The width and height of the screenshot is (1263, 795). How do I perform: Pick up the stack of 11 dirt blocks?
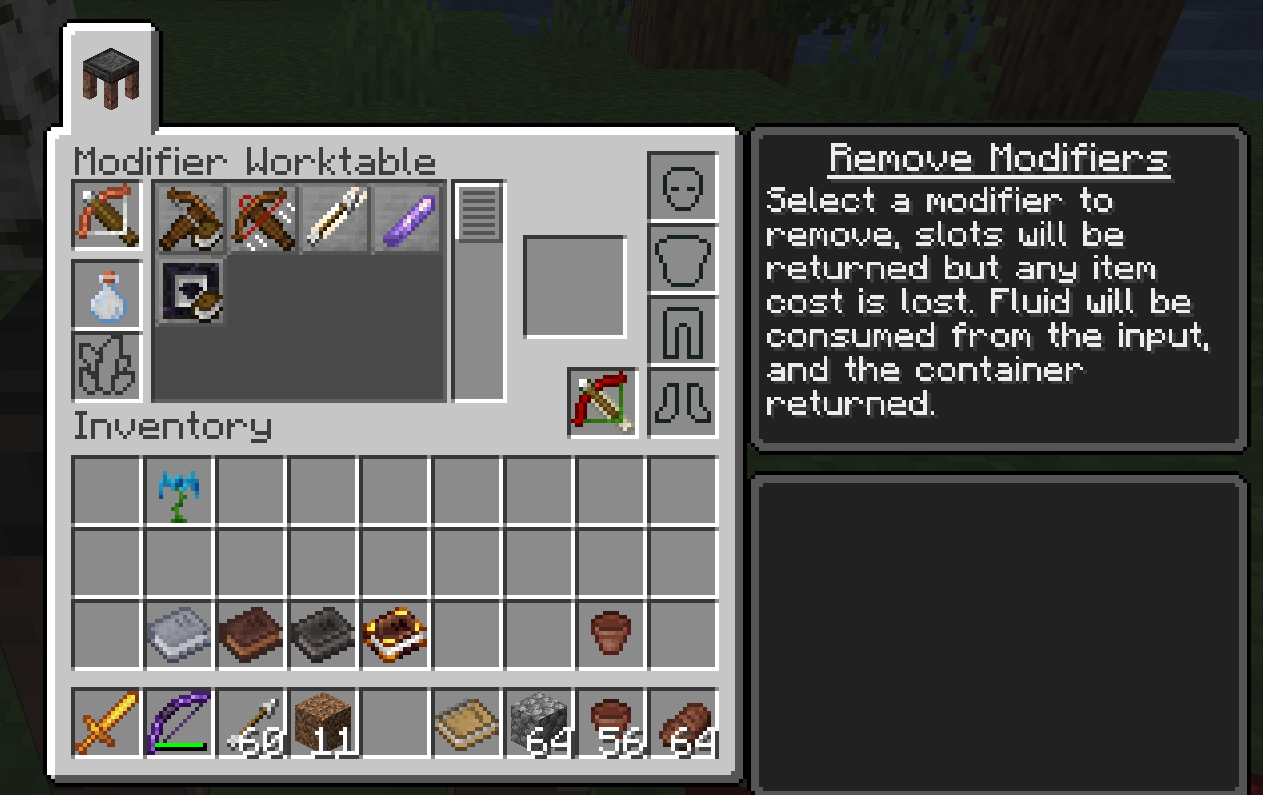point(324,722)
